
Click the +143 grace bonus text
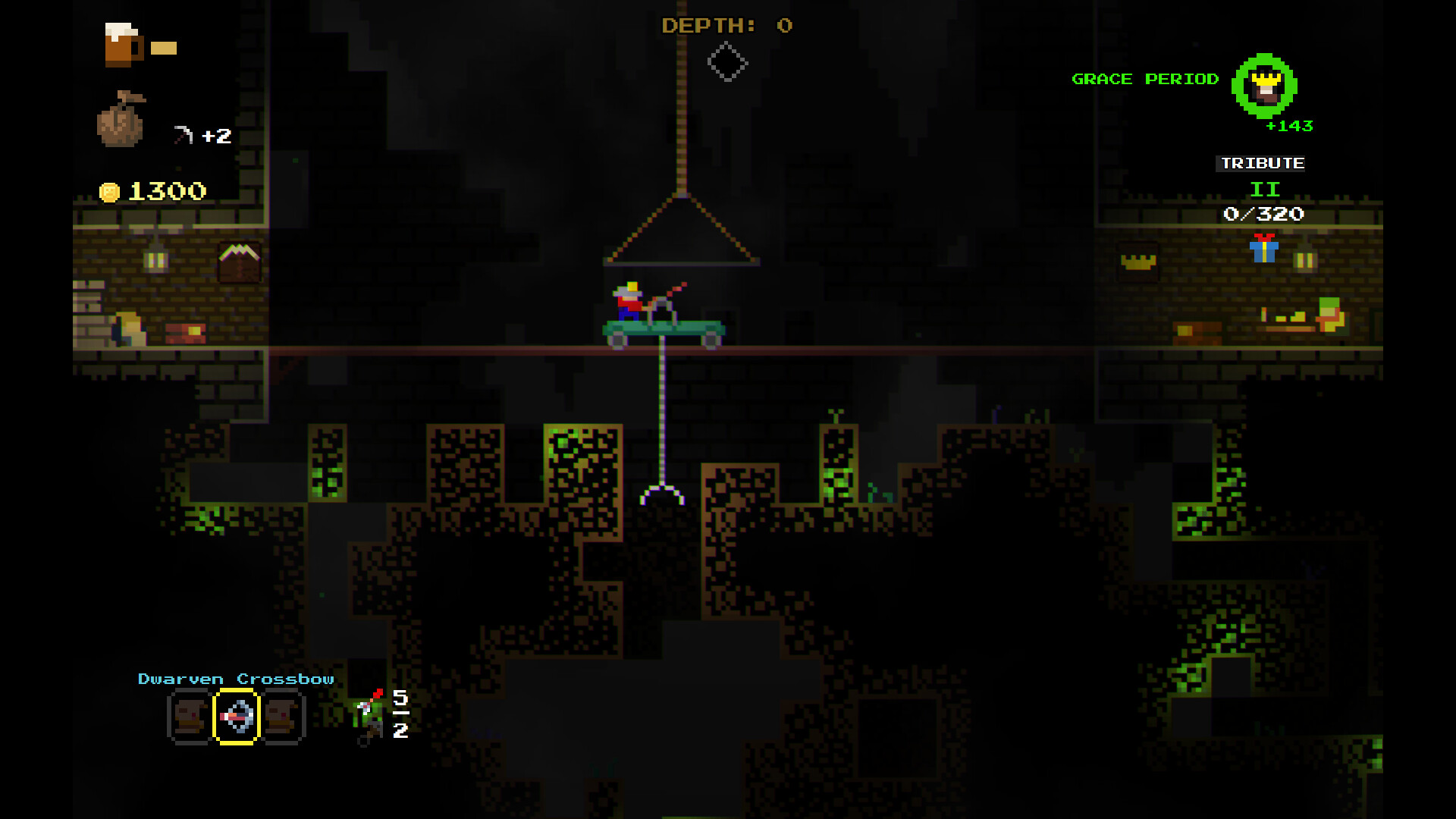[x=1289, y=127]
